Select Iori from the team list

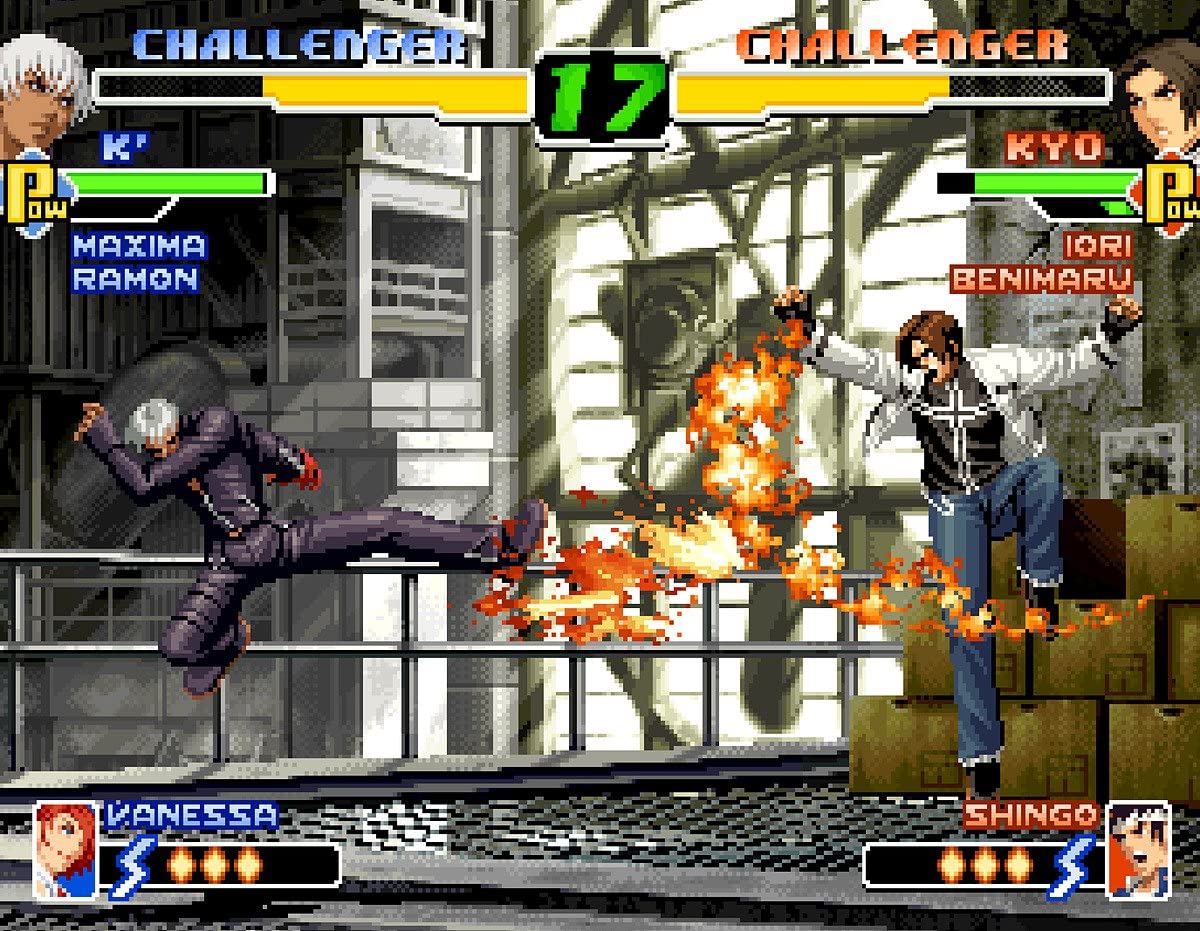pos(1097,246)
